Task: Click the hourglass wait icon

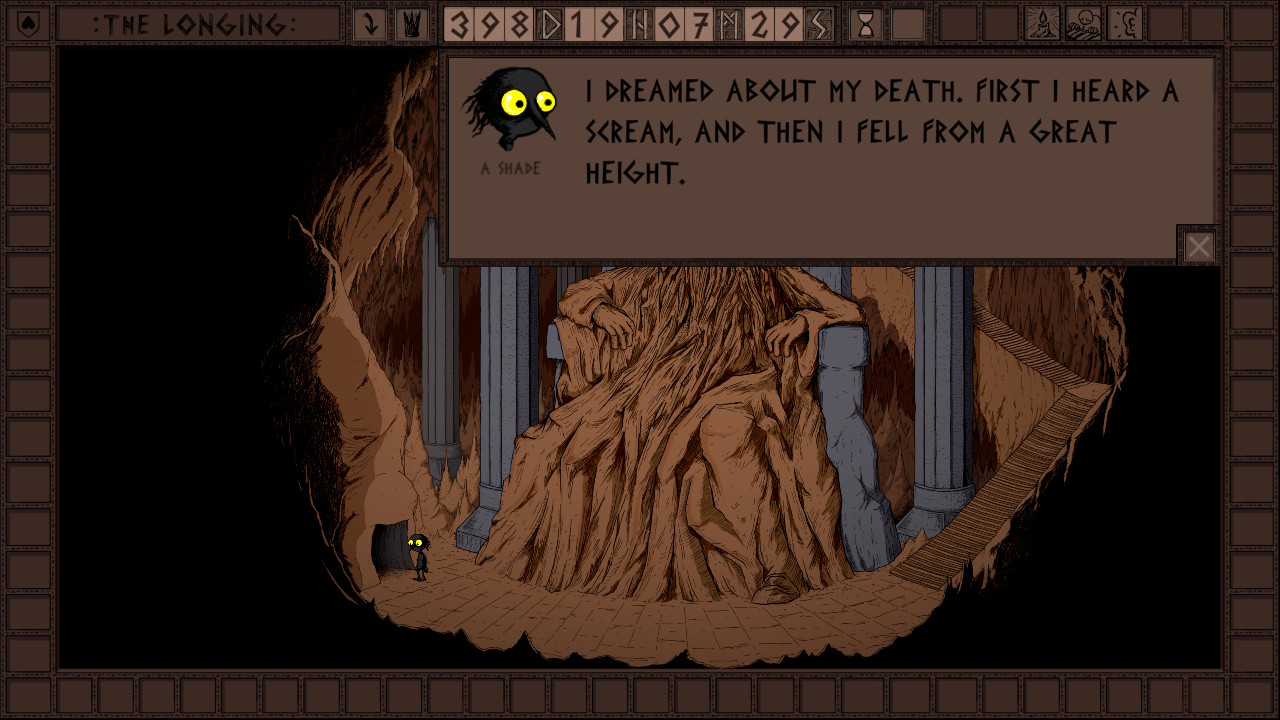Action: [x=866, y=24]
